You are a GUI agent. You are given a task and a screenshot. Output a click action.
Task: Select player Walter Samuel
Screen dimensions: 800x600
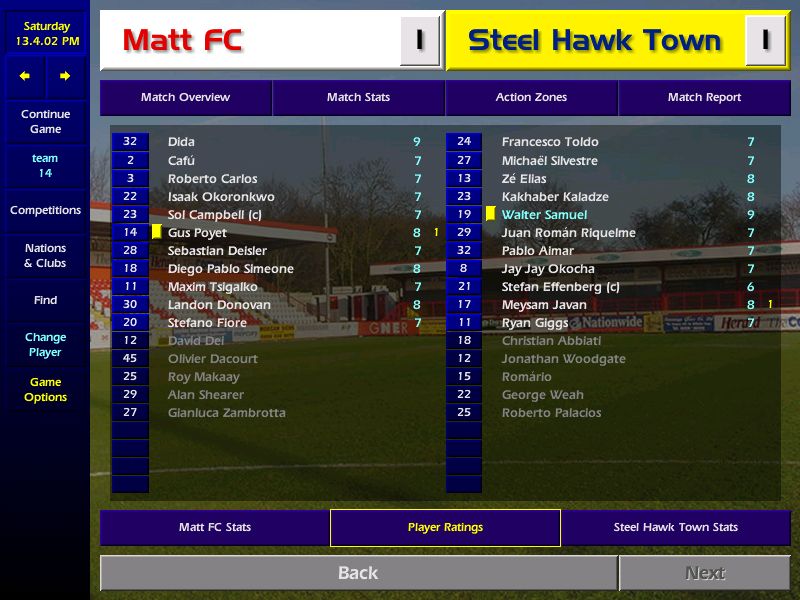544,215
